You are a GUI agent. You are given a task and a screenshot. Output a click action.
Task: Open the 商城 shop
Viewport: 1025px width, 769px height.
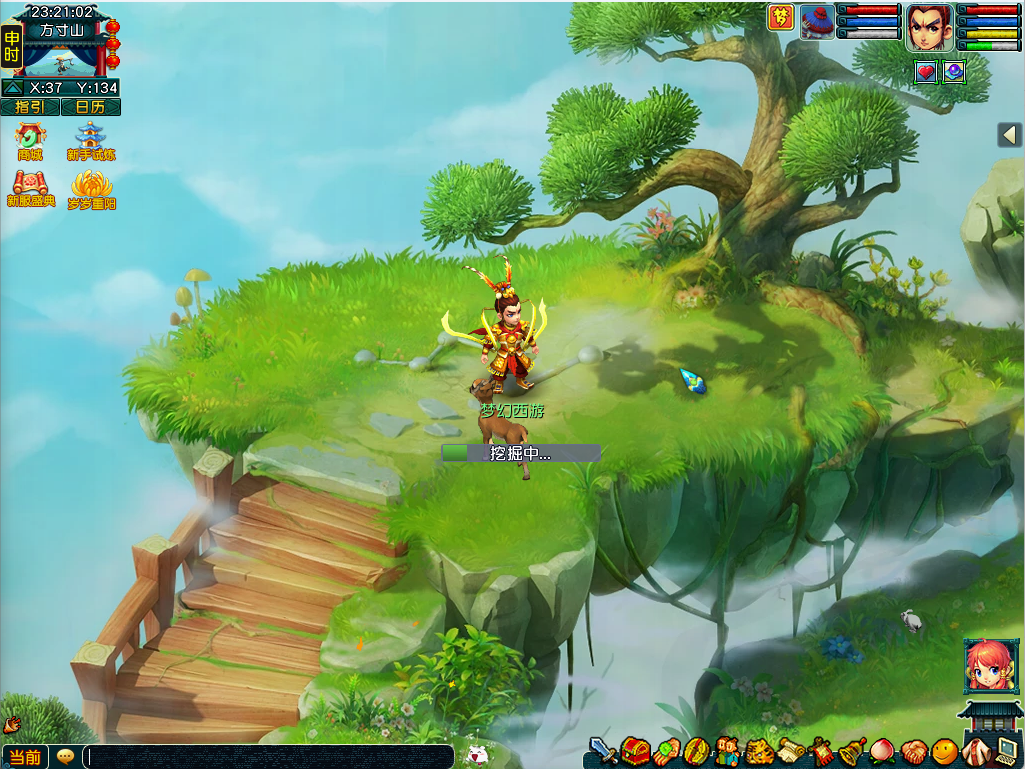pos(30,141)
